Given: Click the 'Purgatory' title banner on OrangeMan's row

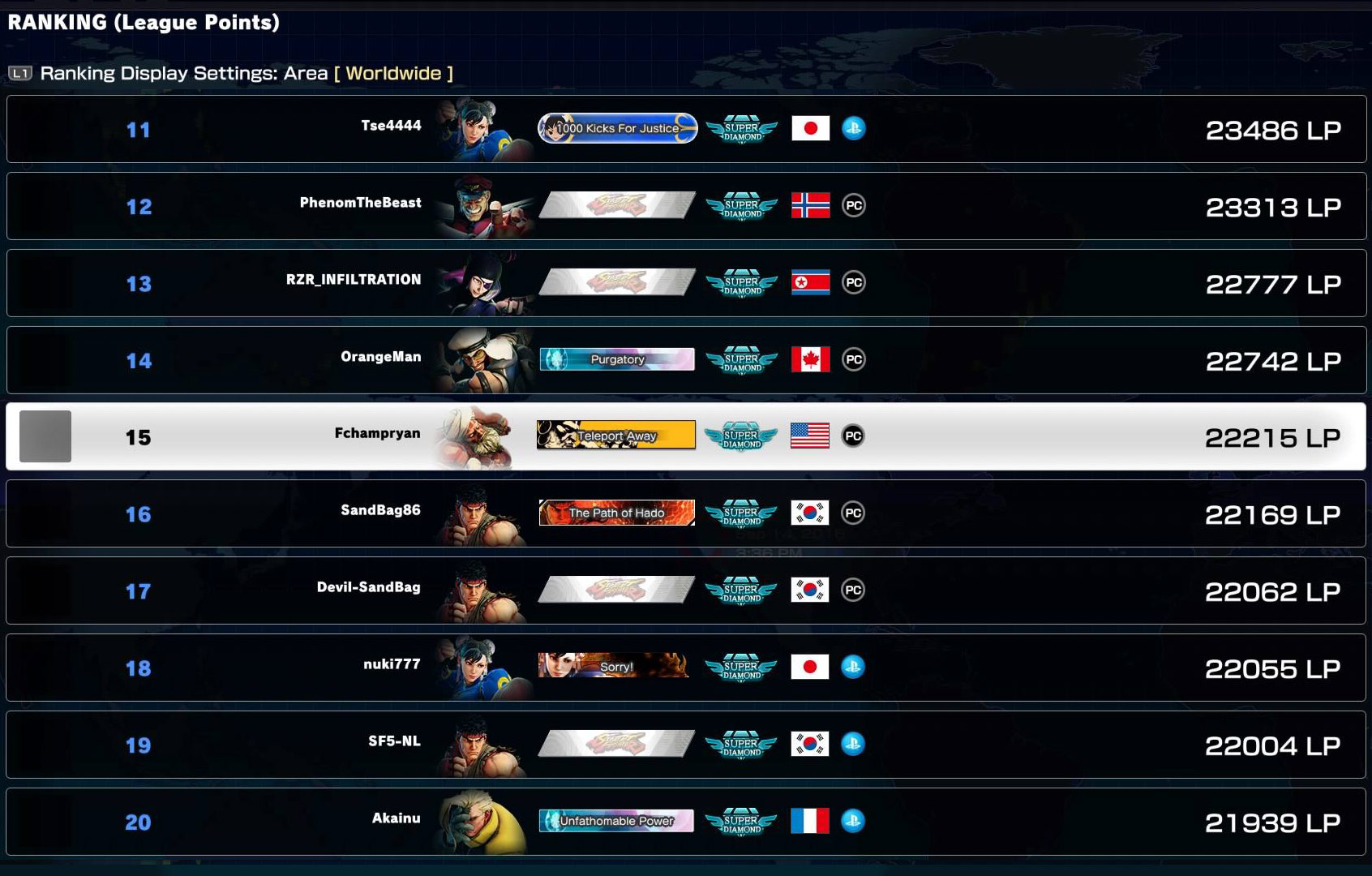Looking at the screenshot, I should (617, 359).
